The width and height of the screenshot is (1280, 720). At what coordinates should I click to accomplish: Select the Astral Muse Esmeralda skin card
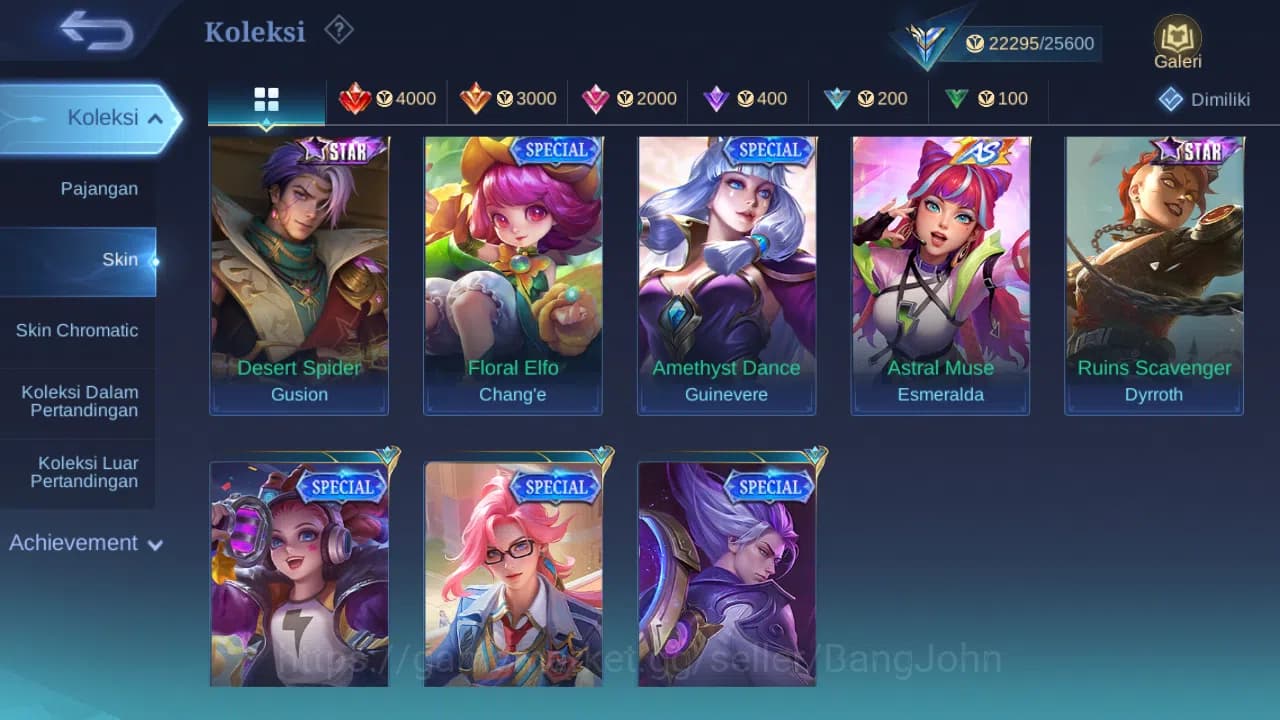point(940,273)
